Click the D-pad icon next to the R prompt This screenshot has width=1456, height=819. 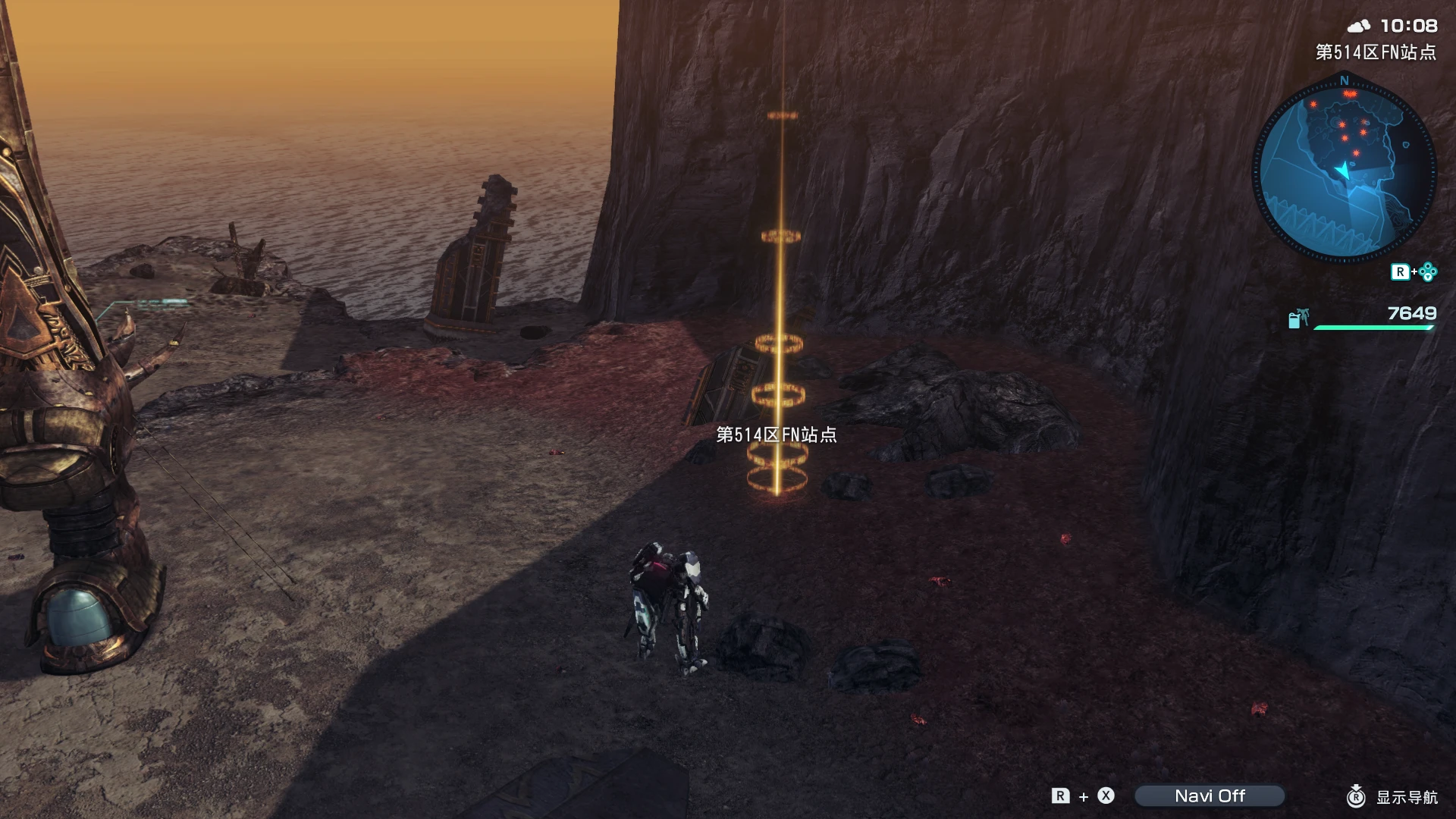pyautogui.click(x=1428, y=271)
